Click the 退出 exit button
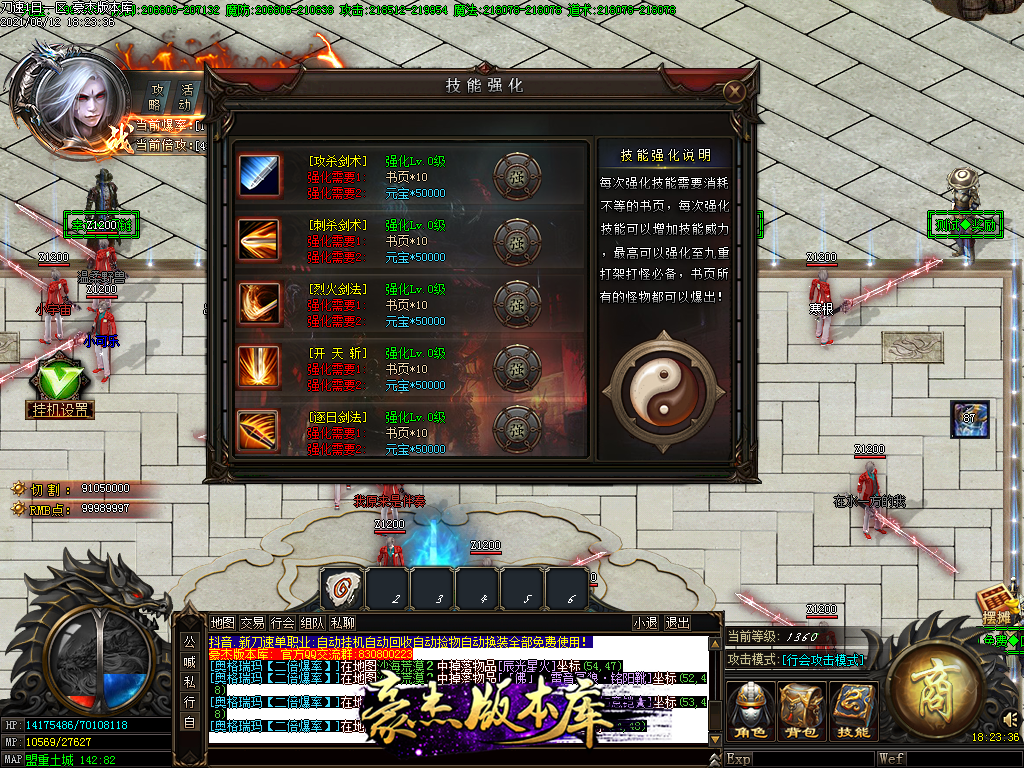Screen dimensions: 1024x768 pyautogui.click(x=677, y=622)
